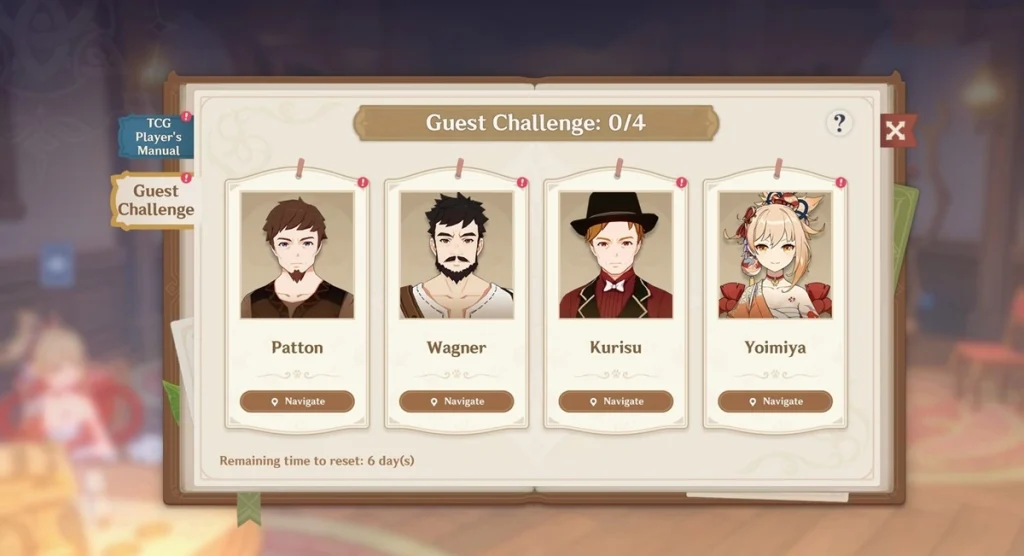
Task: Close the Guest Challenge book
Action: [896, 130]
